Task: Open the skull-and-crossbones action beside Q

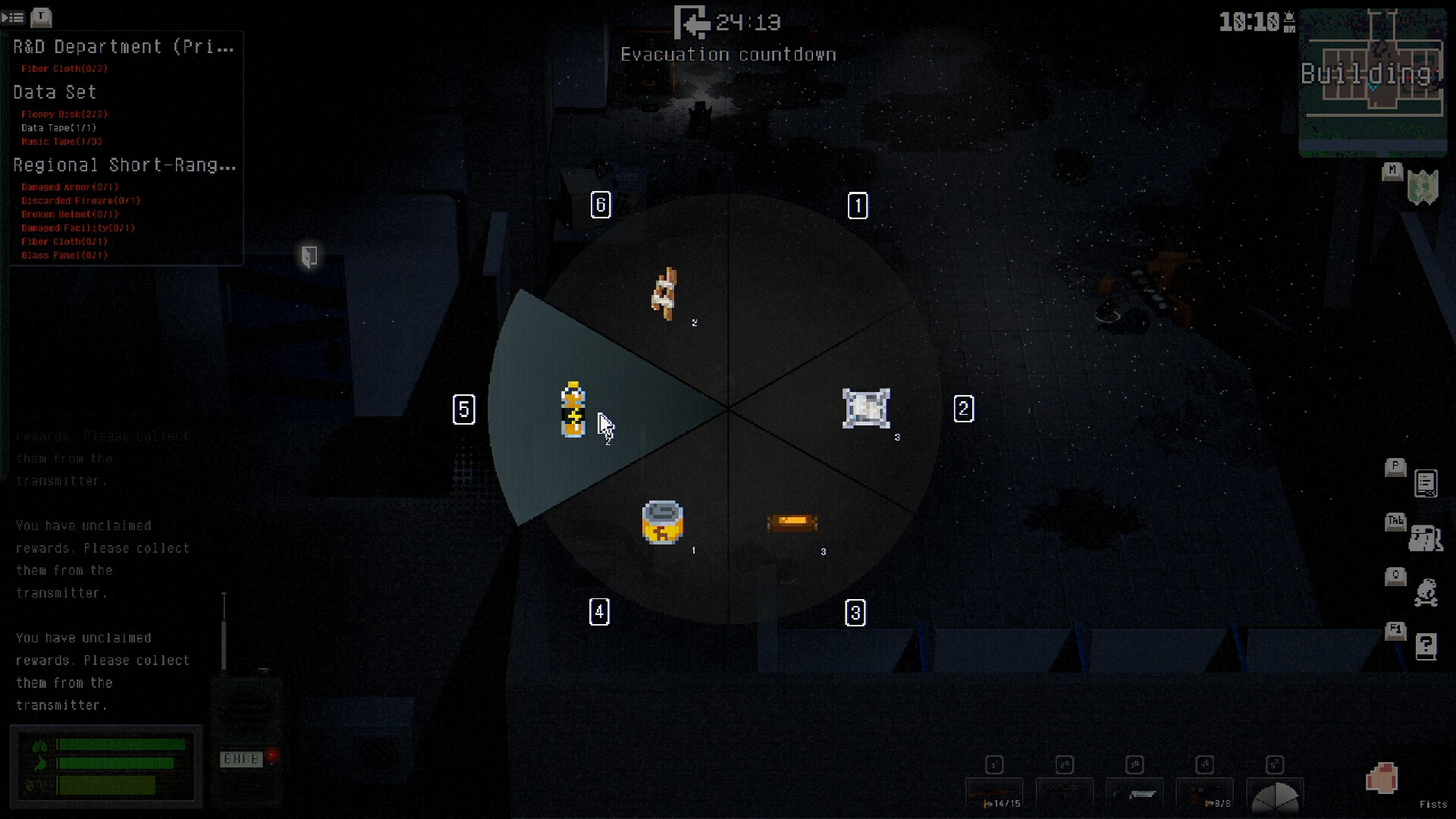Action: pos(1426,594)
